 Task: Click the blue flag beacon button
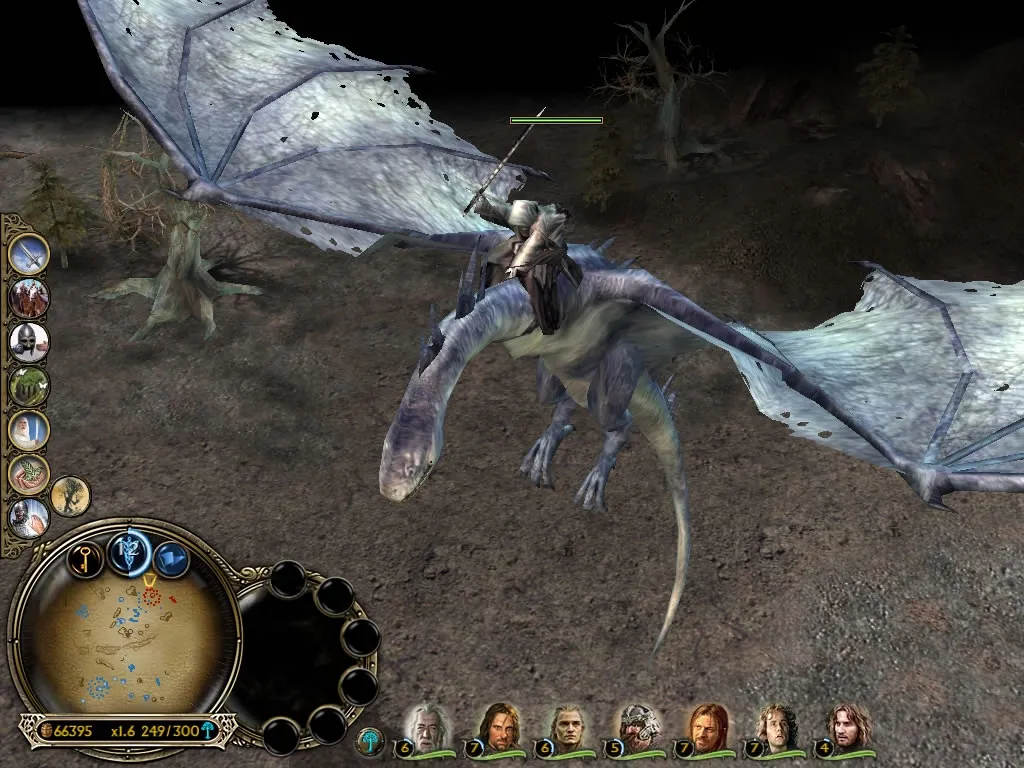click(x=171, y=558)
